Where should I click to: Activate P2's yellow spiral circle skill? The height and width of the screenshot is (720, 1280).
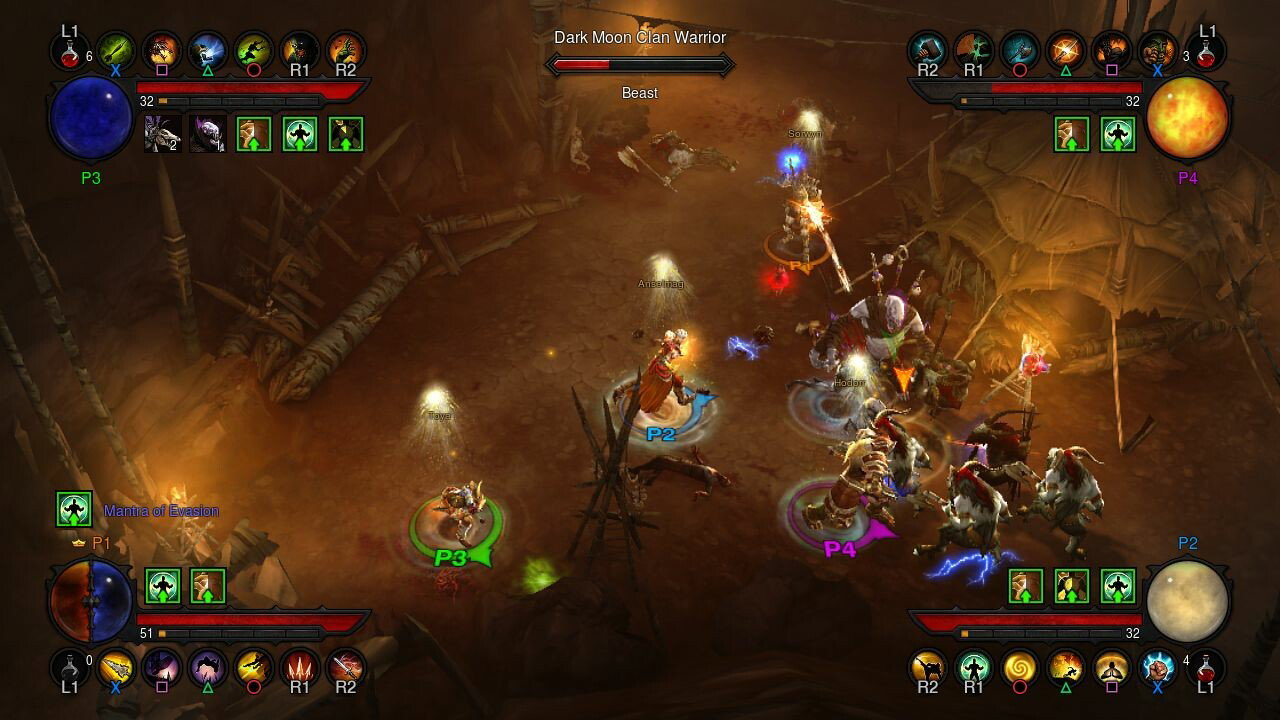click(x=1020, y=668)
